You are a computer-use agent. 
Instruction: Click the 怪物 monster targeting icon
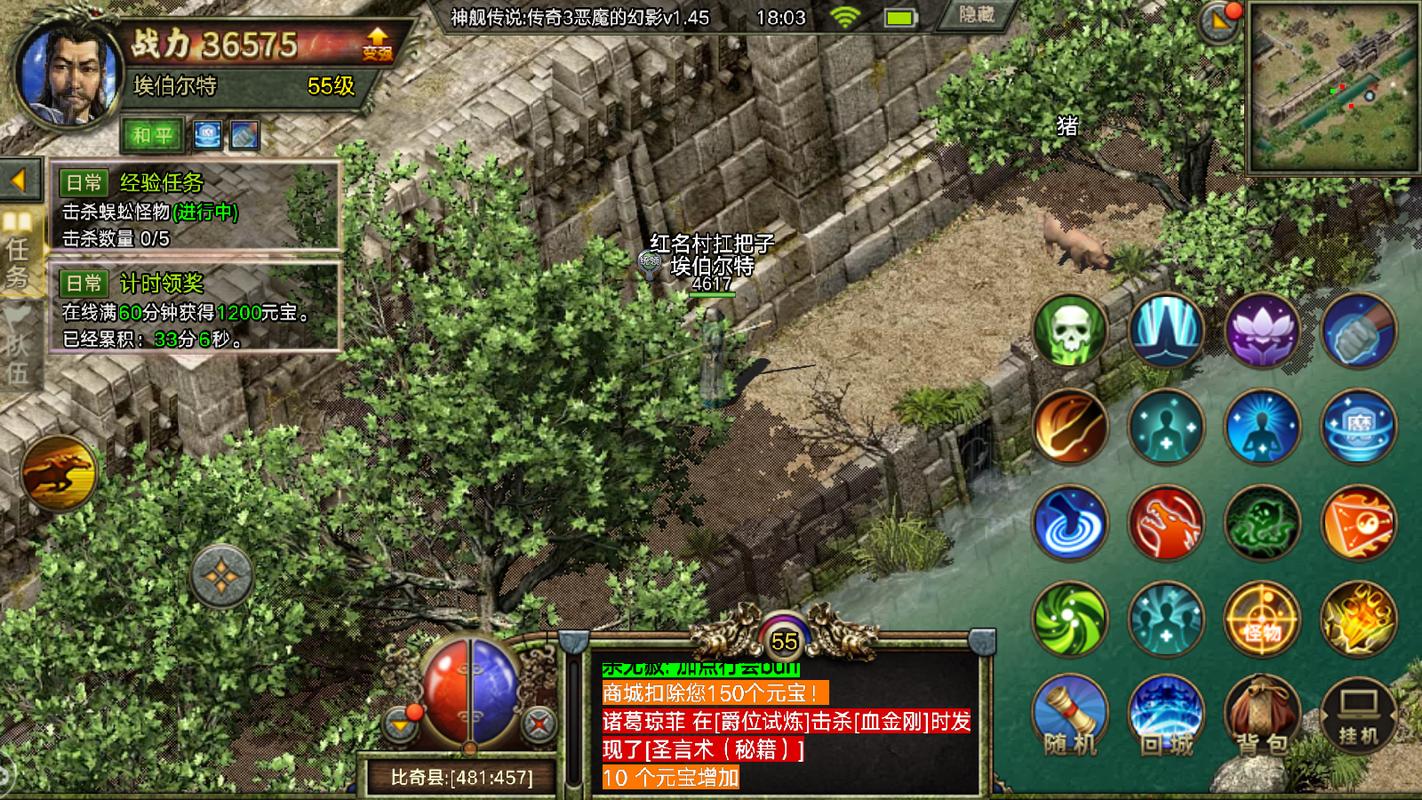pyautogui.click(x=1262, y=620)
